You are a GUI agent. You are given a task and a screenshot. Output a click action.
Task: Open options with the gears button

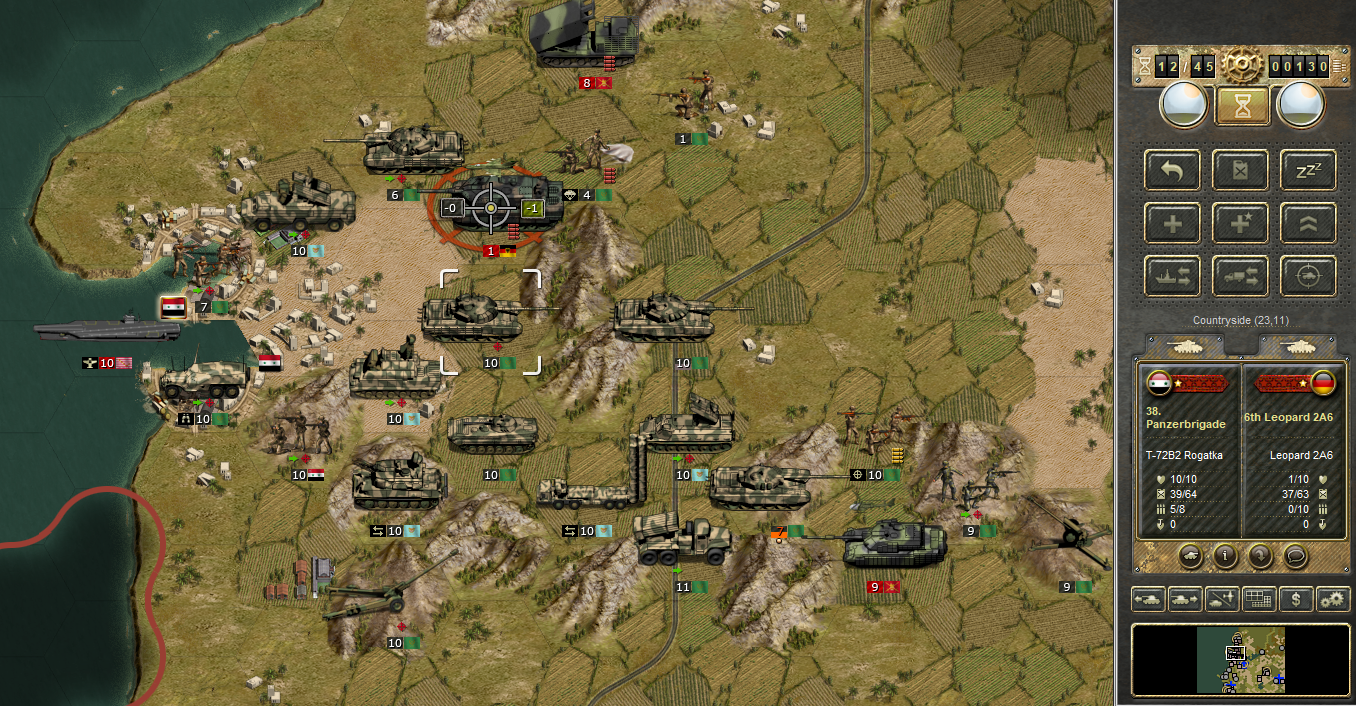[x=1333, y=599]
